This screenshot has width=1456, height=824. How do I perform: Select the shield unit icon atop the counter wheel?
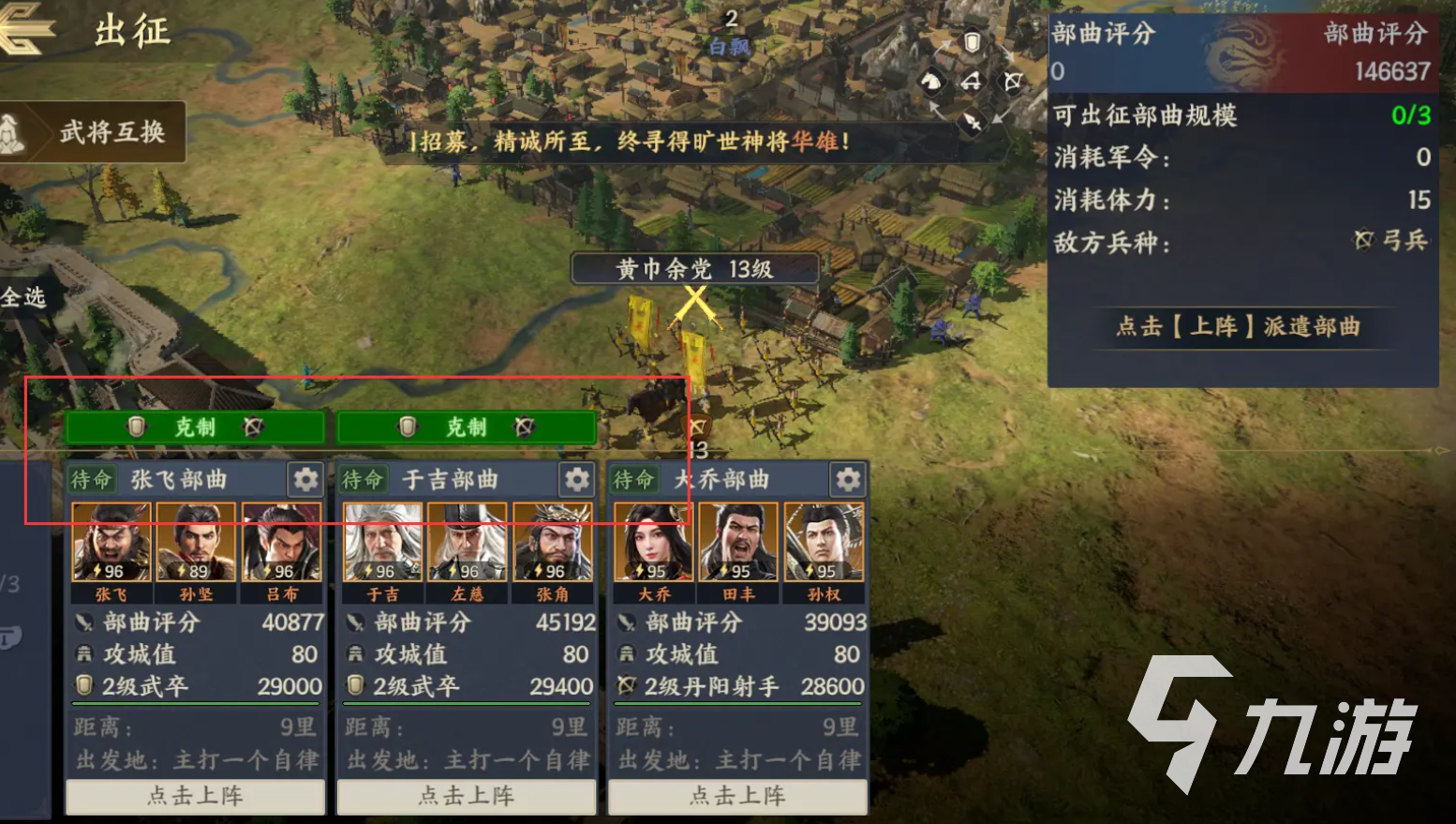pyautogui.click(x=972, y=41)
